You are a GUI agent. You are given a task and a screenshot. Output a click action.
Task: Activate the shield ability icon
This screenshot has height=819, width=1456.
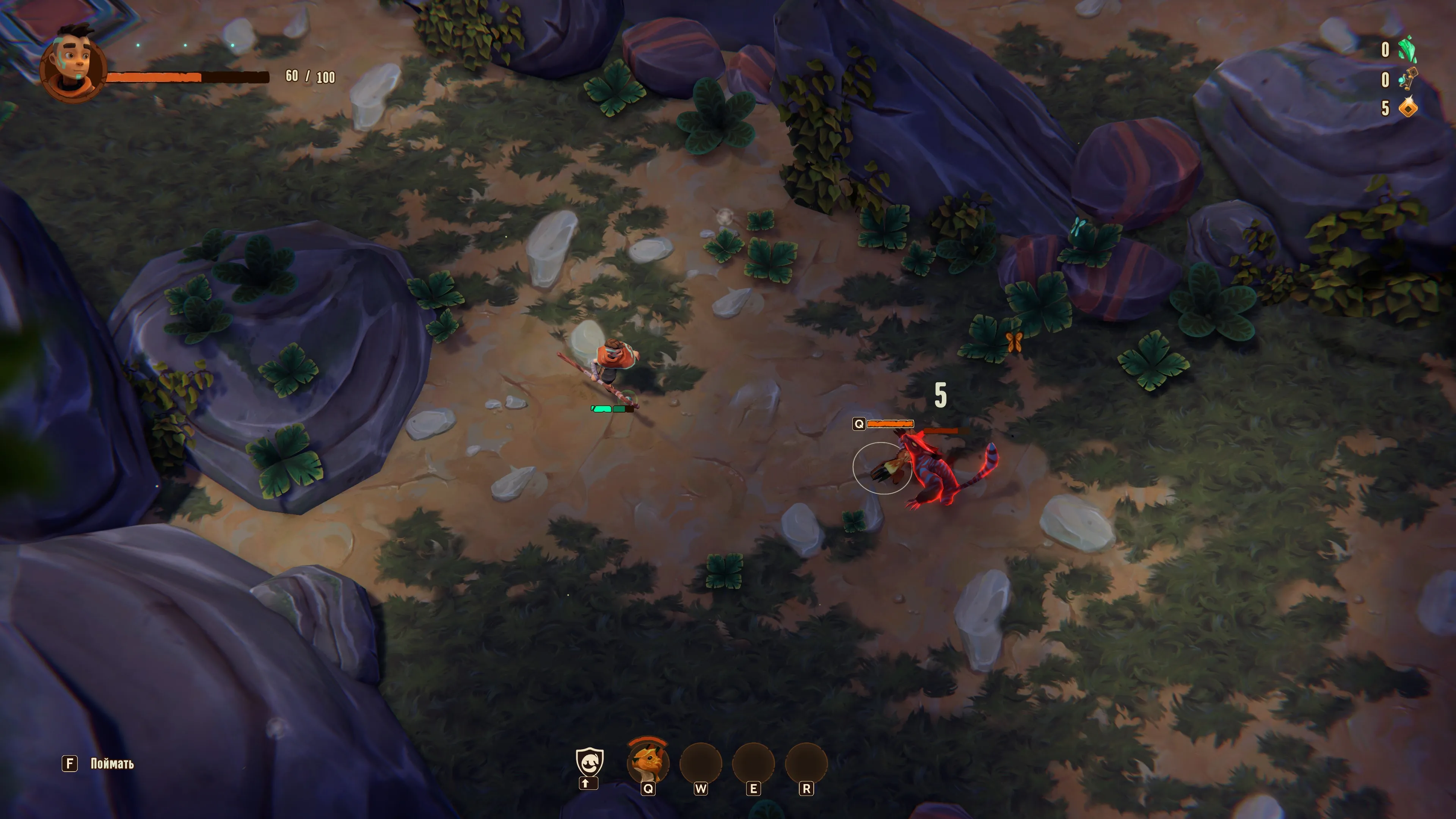point(589,761)
